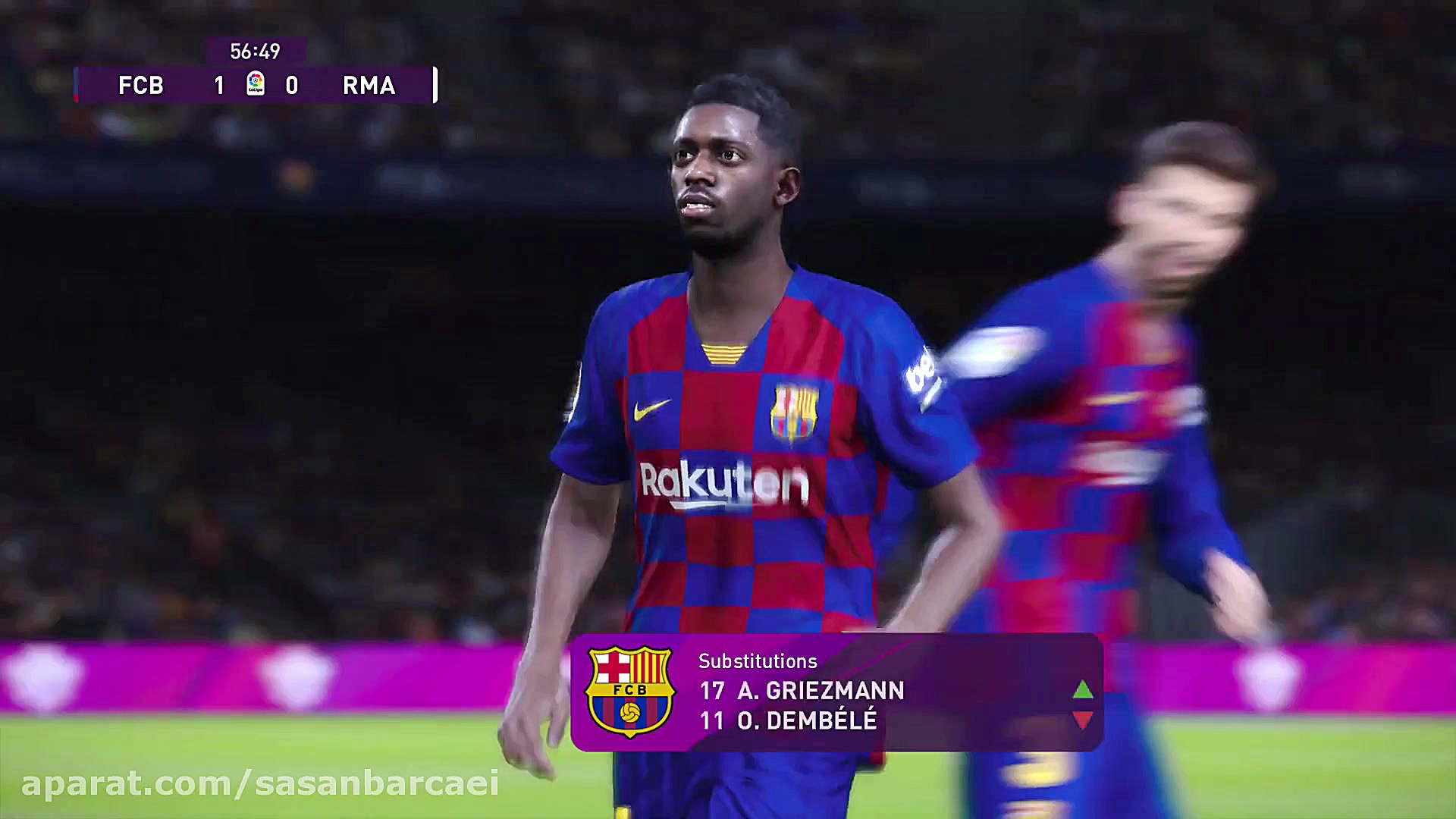The height and width of the screenshot is (819, 1456).
Task: Select the FCB team name on the scoreboard
Action: [x=141, y=86]
